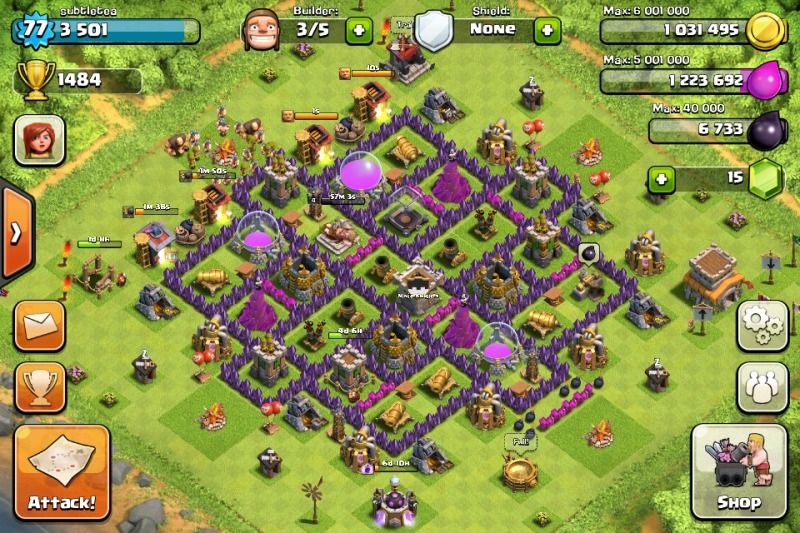The image size is (800, 533).
Task: Show the trophy leaderboard button
Action: pyautogui.click(x=40, y=386)
